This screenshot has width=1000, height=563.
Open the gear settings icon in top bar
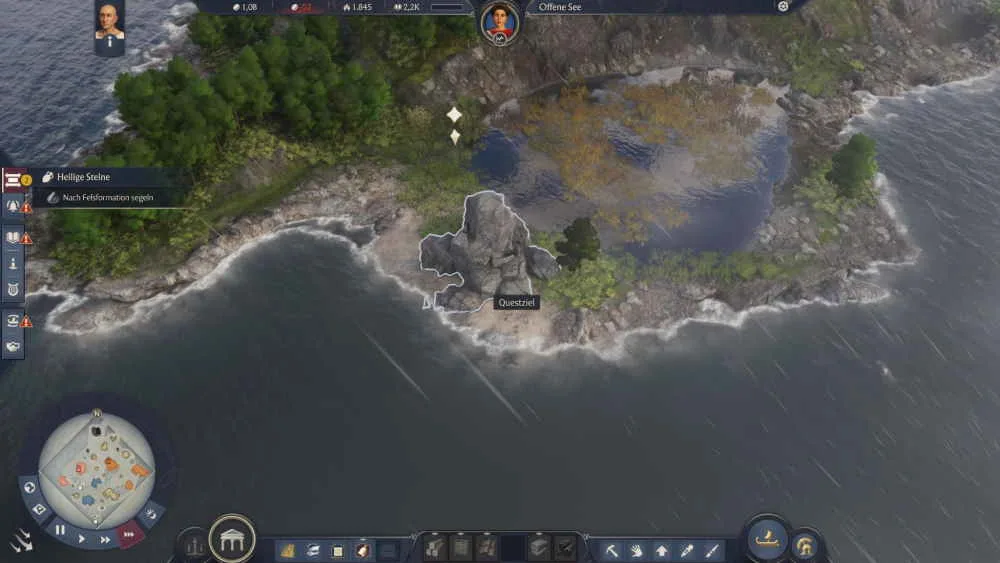pyautogui.click(x=783, y=7)
